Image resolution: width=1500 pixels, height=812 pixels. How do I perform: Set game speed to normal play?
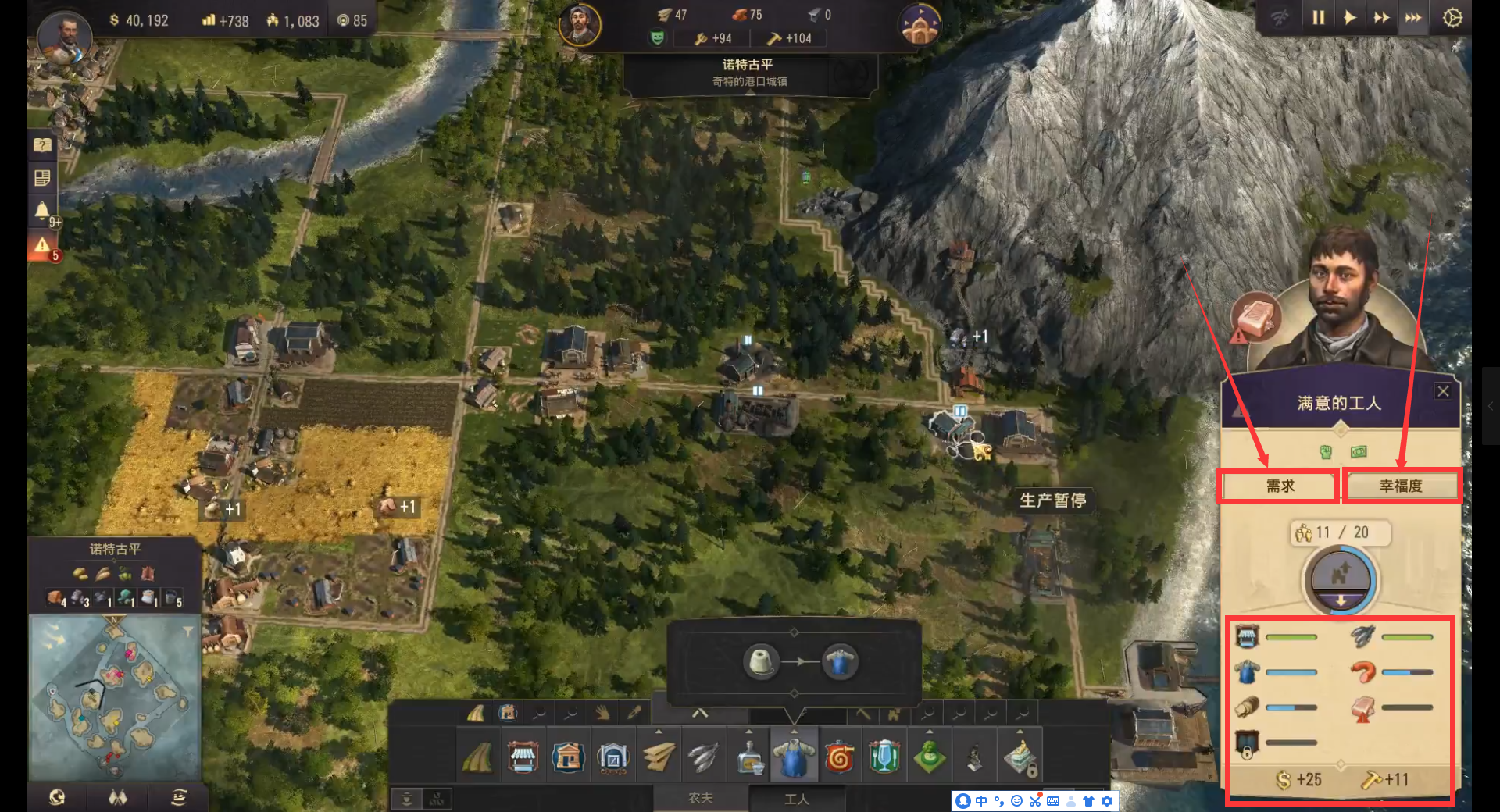(1349, 17)
